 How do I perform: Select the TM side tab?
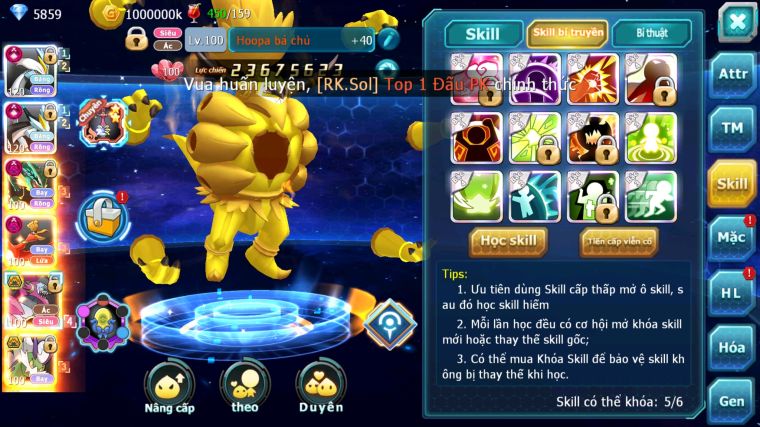coord(732,127)
